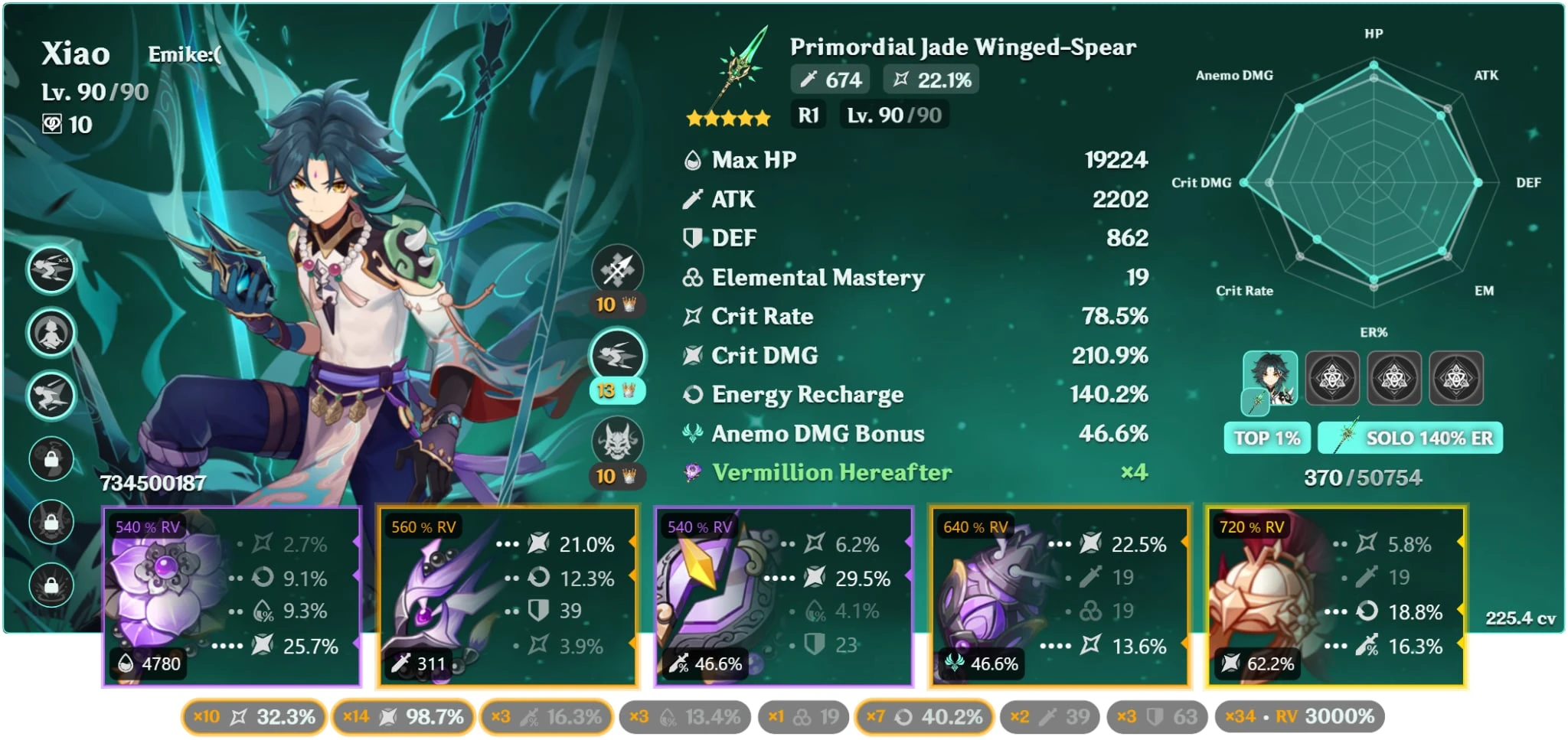
Task: Open UID 734500187 profile link
Action: [152, 483]
